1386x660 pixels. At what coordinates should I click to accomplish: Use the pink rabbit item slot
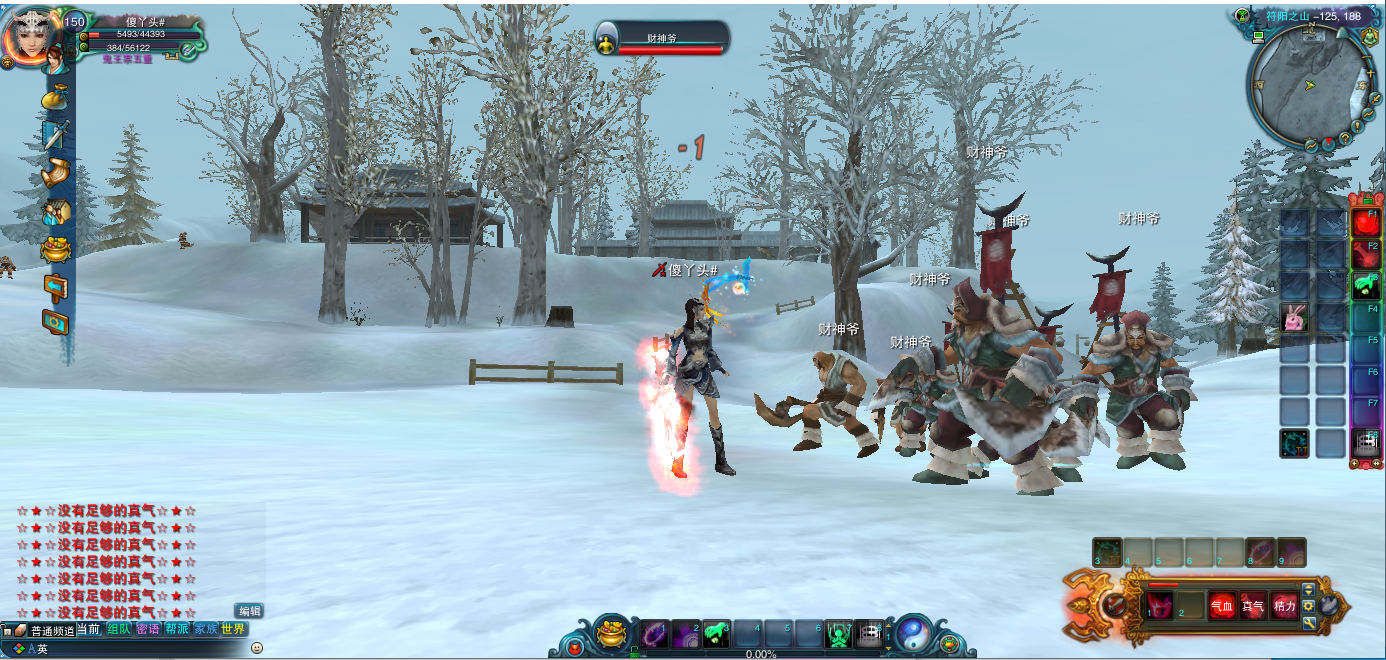coord(1294,319)
